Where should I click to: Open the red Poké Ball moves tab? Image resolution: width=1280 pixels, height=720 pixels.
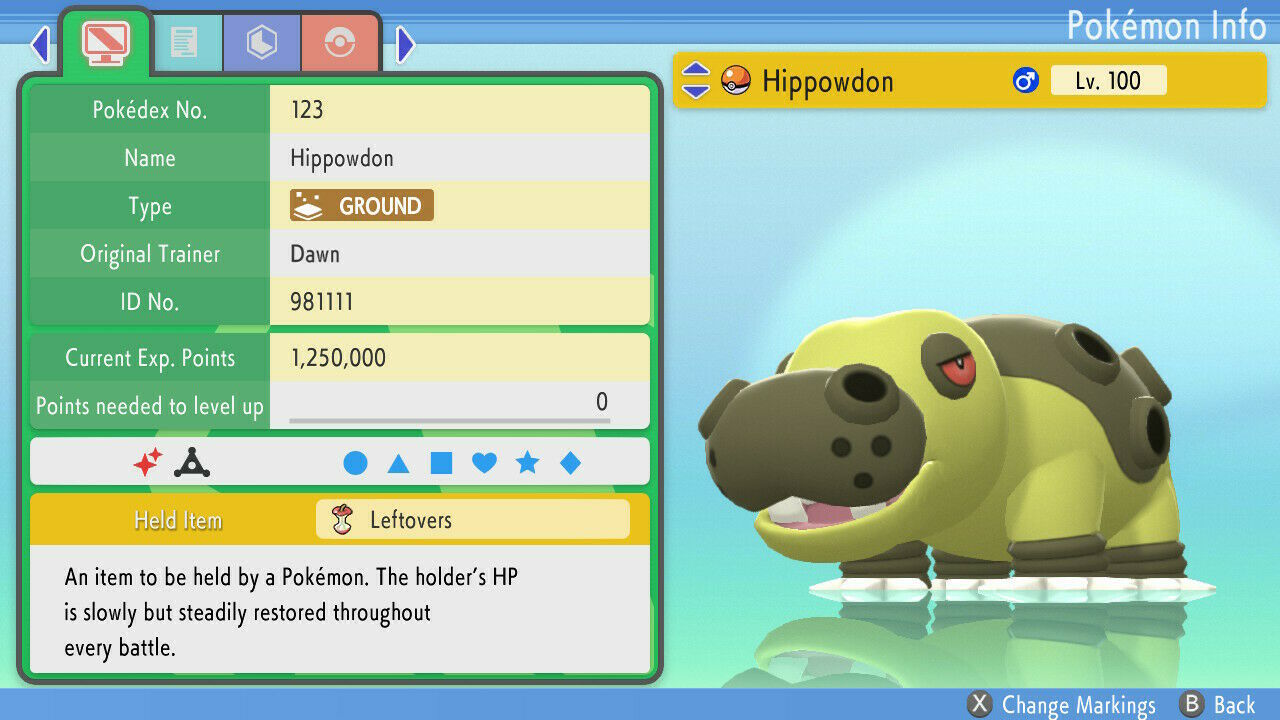[340, 42]
